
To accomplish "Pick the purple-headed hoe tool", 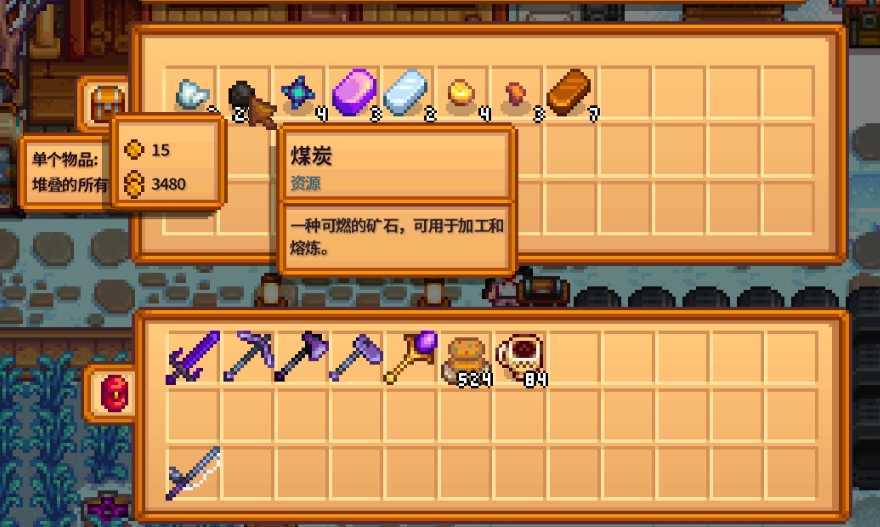I will pos(354,358).
